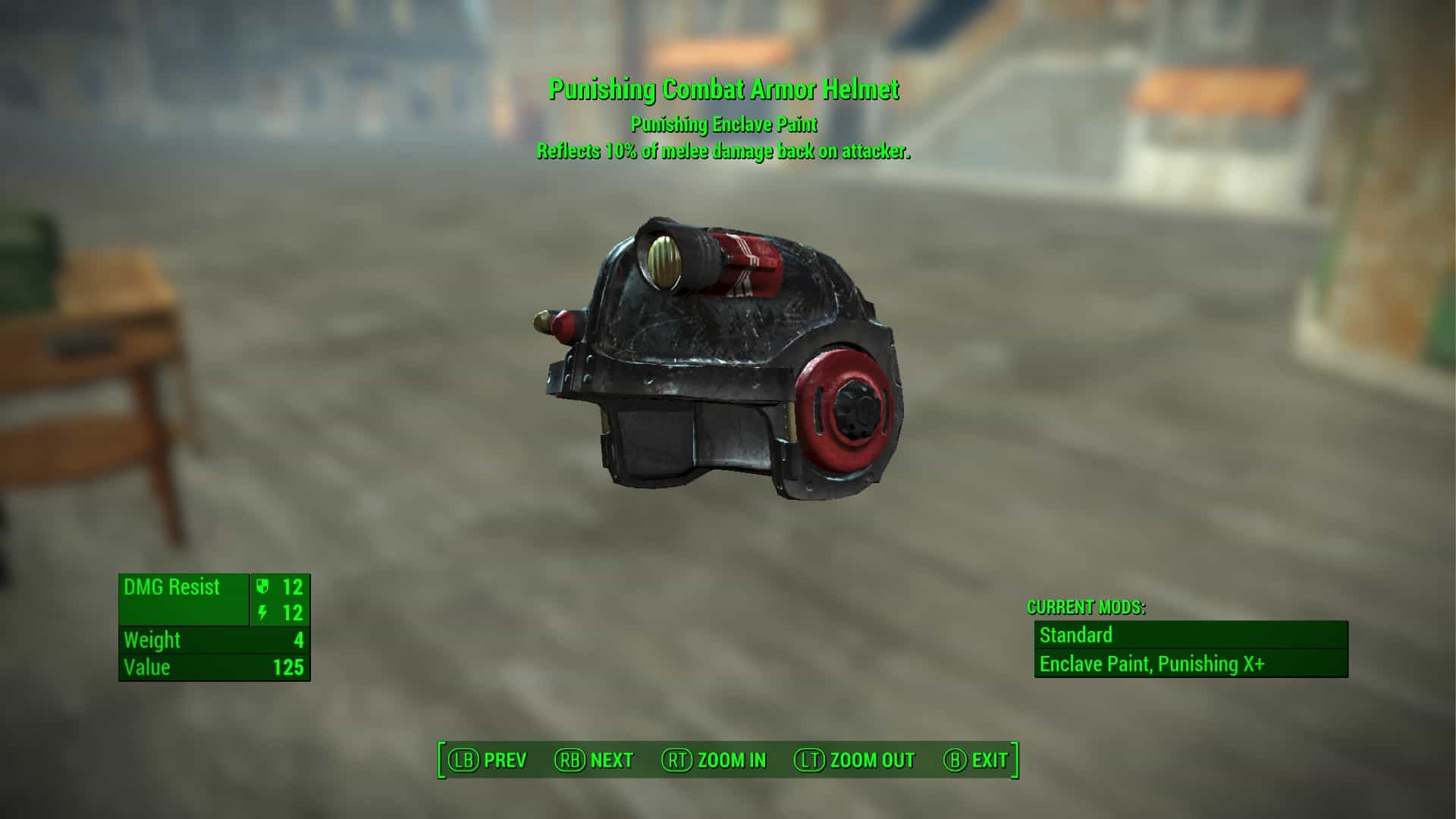Select the Standard mod row

click(1191, 635)
